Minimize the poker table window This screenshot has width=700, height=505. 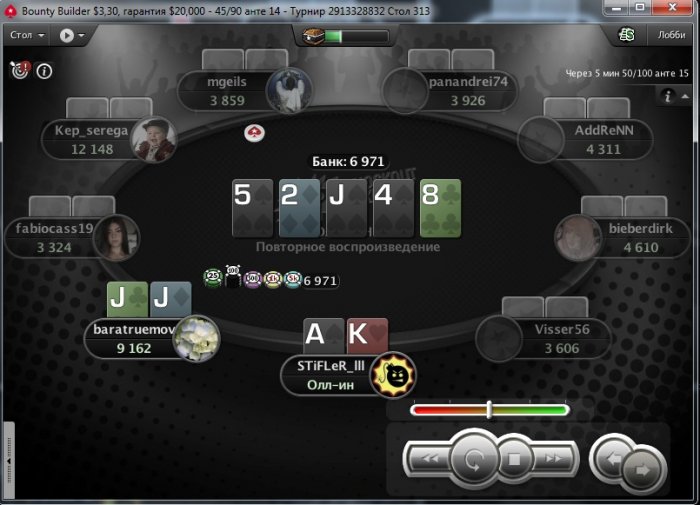pyautogui.click(x=626, y=9)
